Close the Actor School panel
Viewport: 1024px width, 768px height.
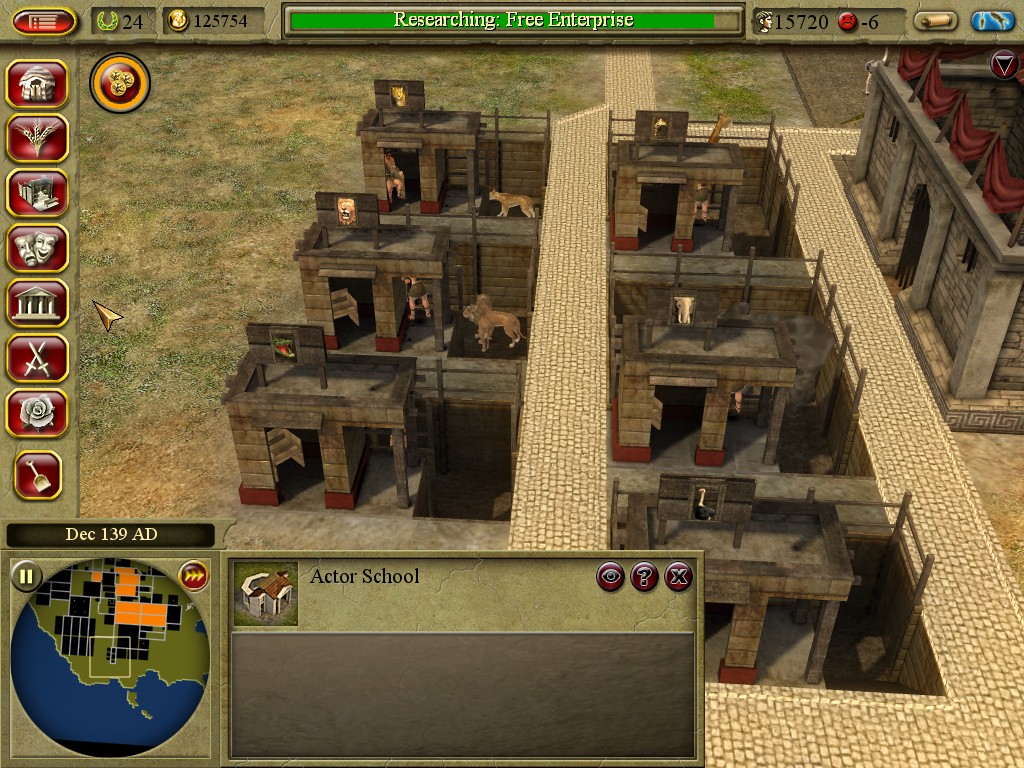coord(679,576)
